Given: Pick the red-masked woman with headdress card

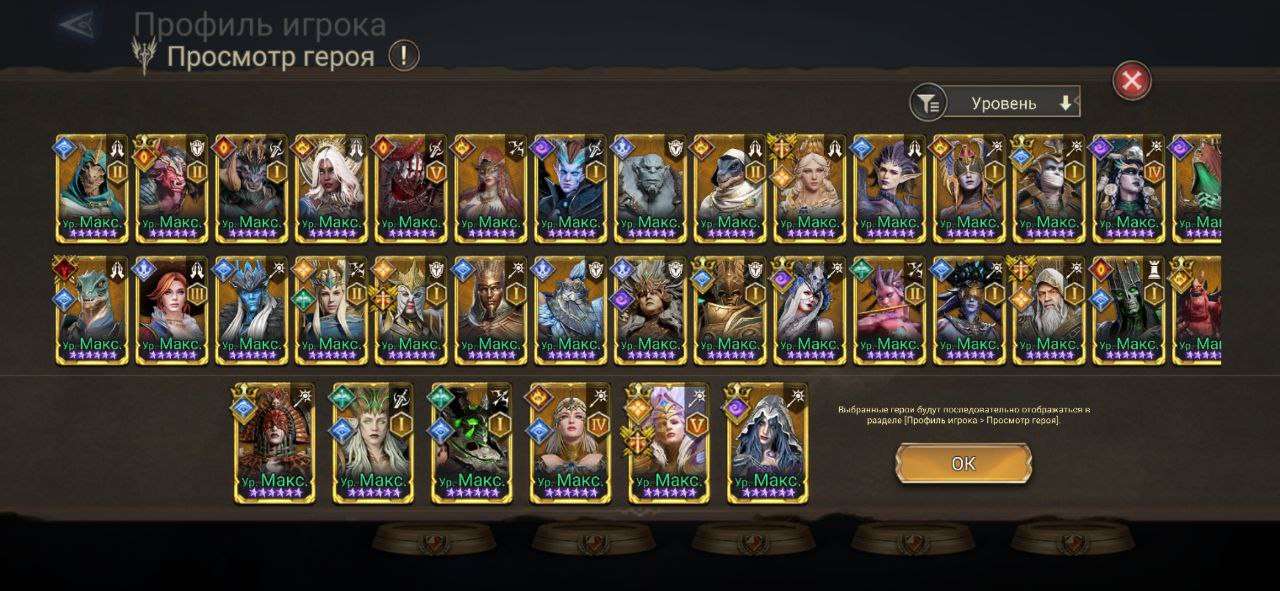Looking at the screenshot, I should click(274, 442).
